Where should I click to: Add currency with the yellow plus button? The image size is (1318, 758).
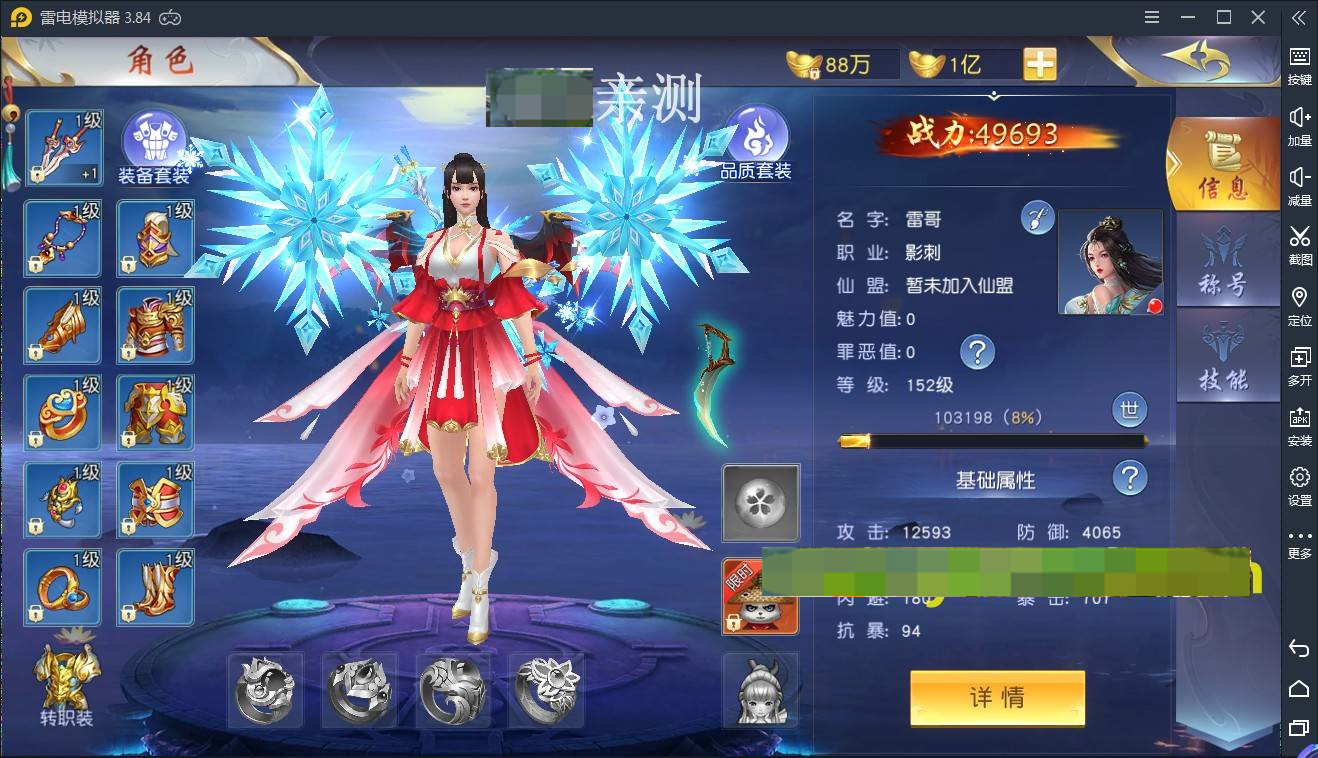(1038, 63)
